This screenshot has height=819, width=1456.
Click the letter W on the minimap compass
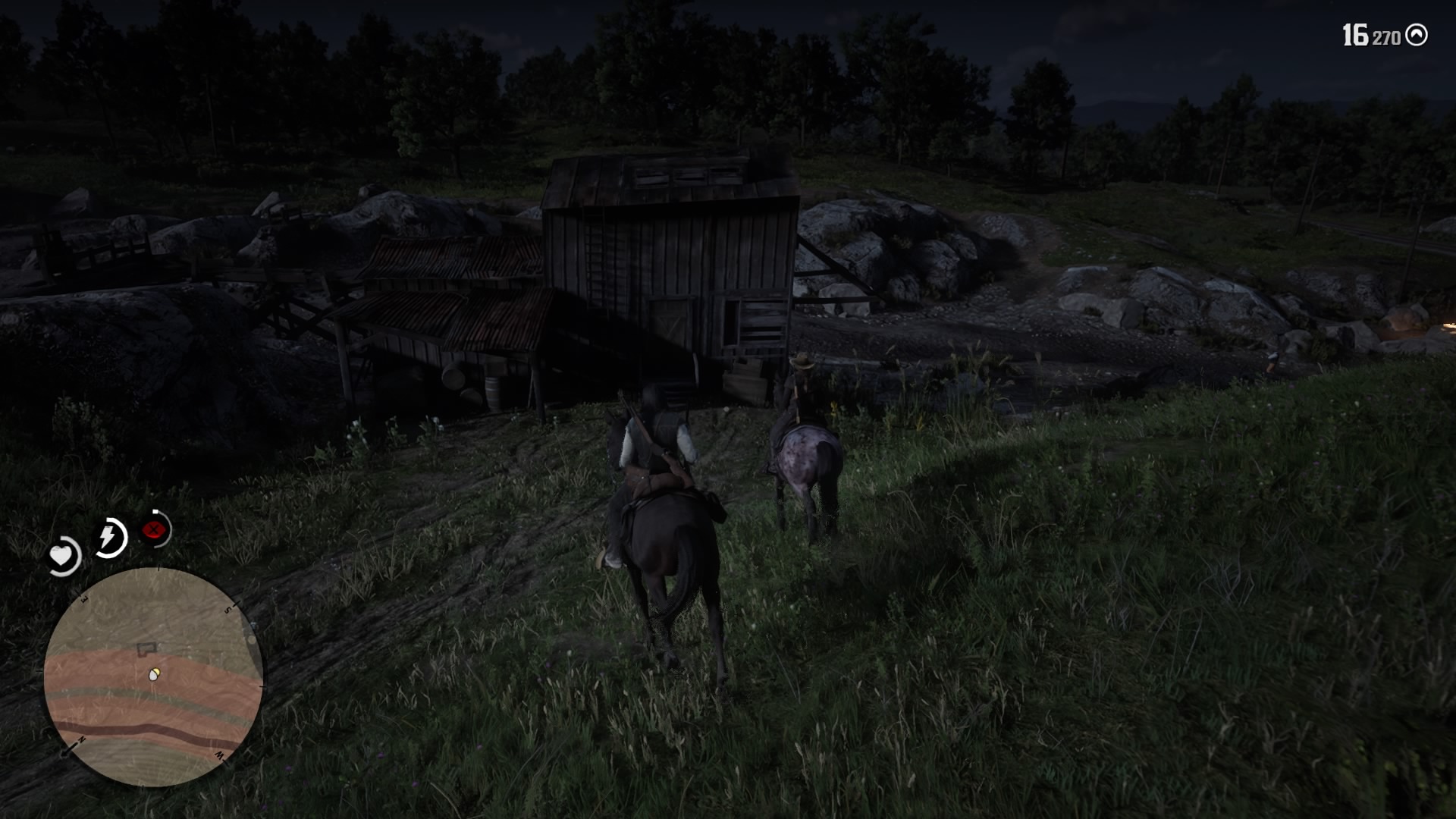[220, 756]
